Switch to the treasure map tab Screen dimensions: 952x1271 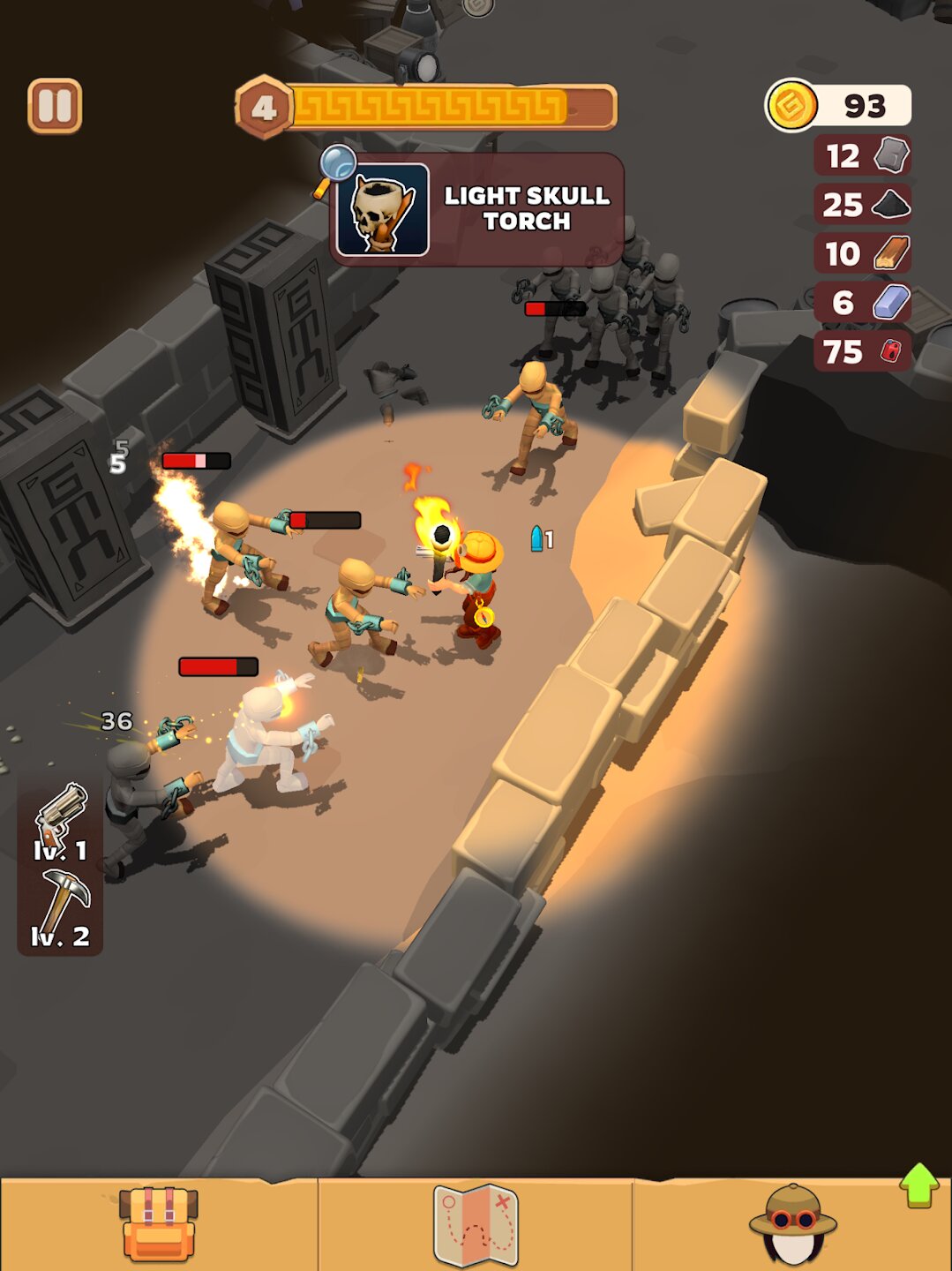[476, 1224]
